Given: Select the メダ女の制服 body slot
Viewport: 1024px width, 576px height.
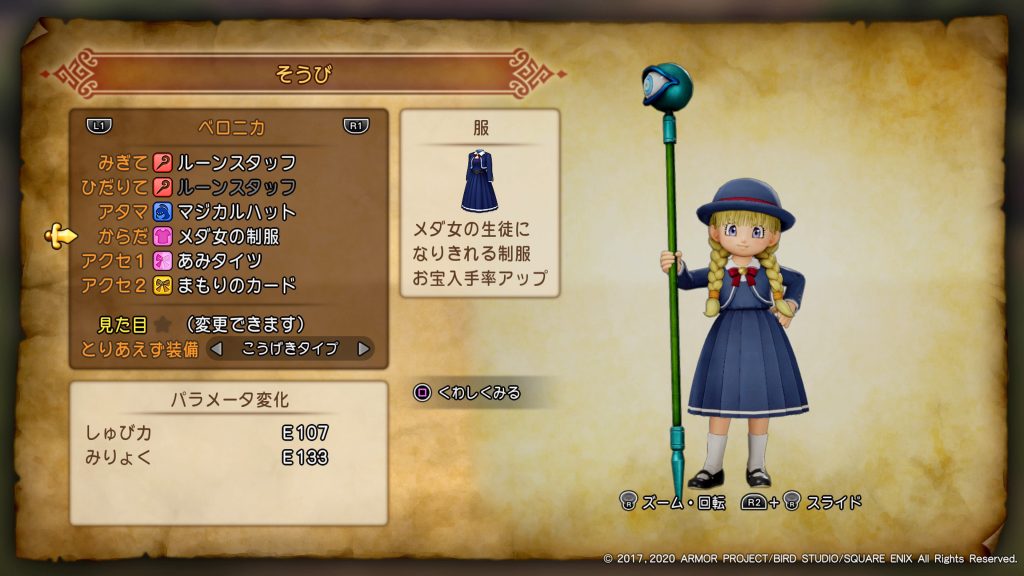Looking at the screenshot, I should click(228, 237).
